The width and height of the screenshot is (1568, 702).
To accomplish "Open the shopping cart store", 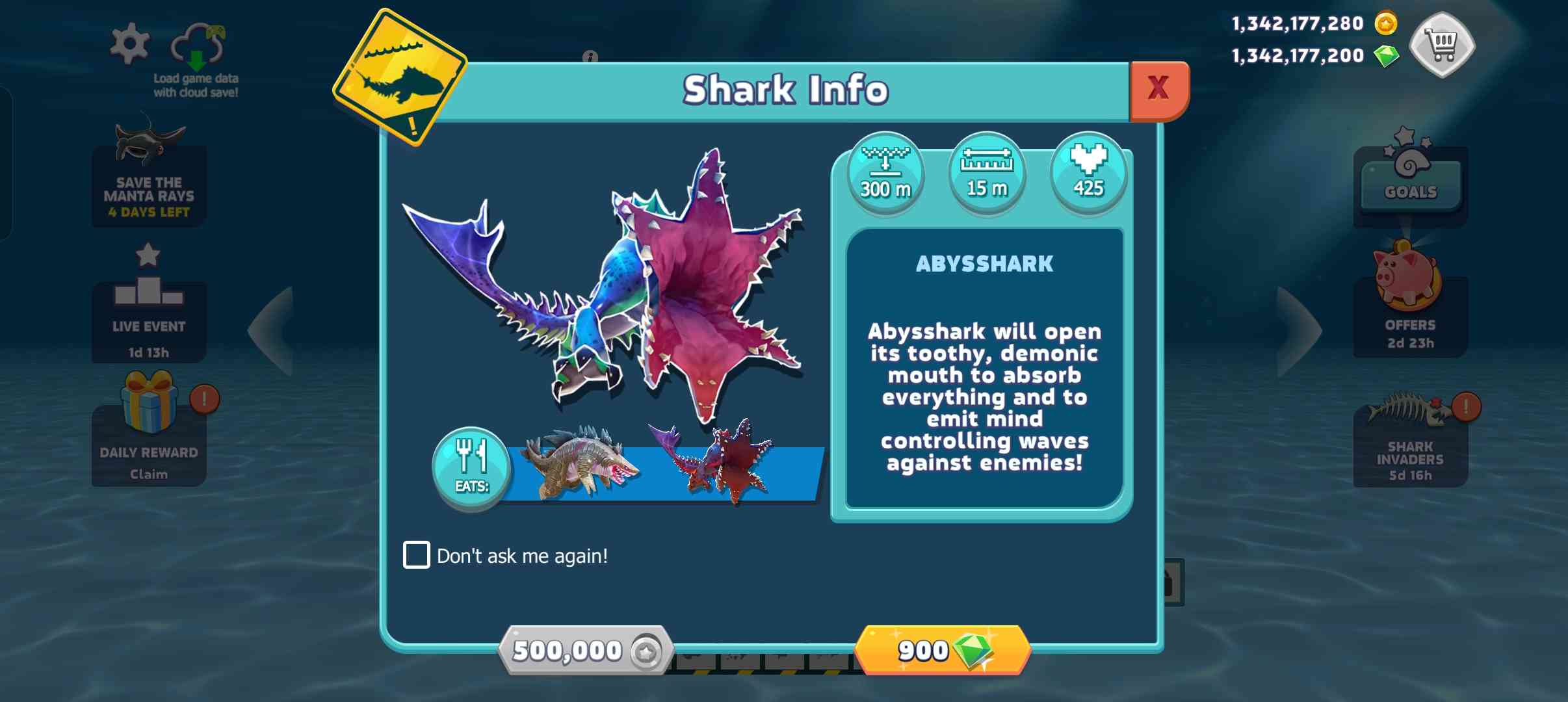I will coord(1442,44).
